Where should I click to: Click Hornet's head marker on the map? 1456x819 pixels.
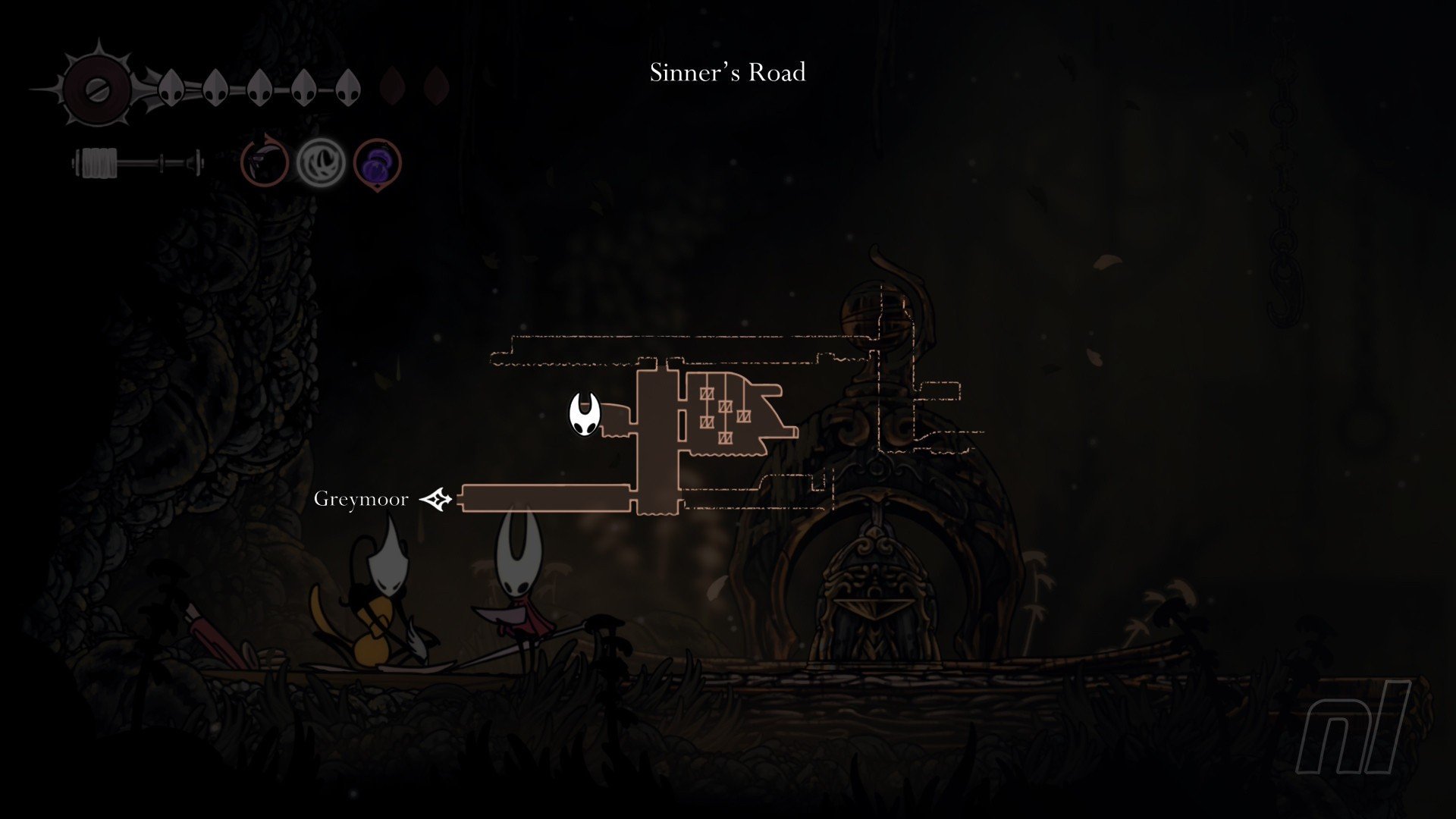[585, 415]
